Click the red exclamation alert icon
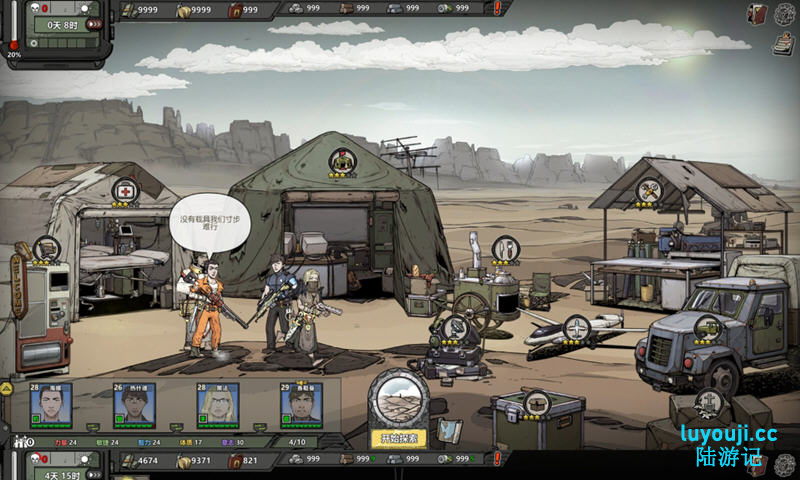Image resolution: width=800 pixels, height=480 pixels. (499, 8)
